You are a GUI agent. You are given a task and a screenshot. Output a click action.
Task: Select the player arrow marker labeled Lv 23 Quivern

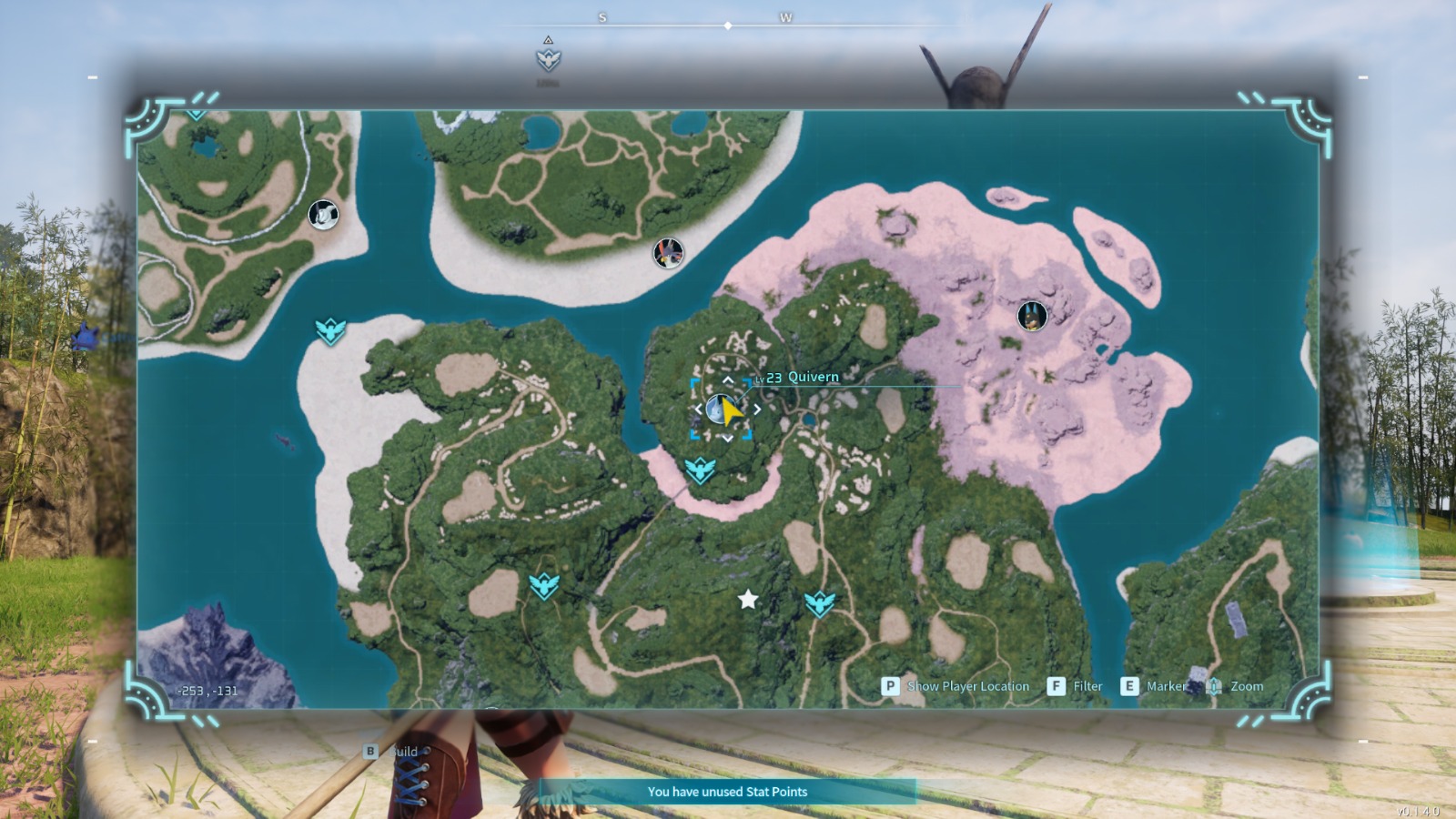point(722,409)
